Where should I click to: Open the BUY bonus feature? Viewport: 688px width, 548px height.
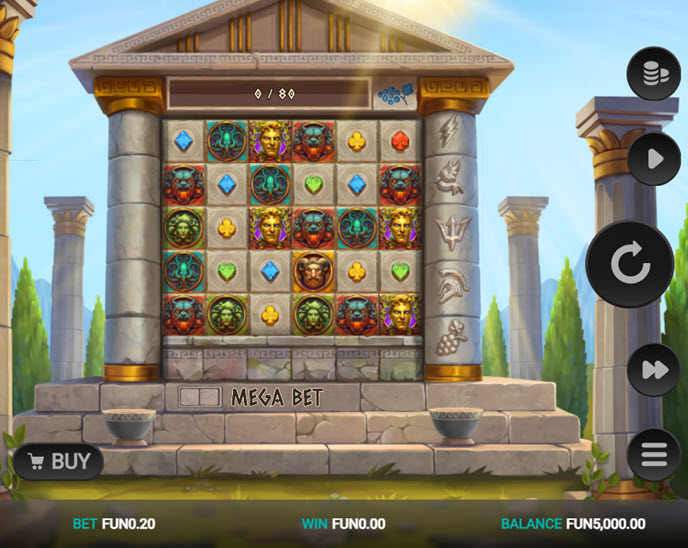[59, 461]
